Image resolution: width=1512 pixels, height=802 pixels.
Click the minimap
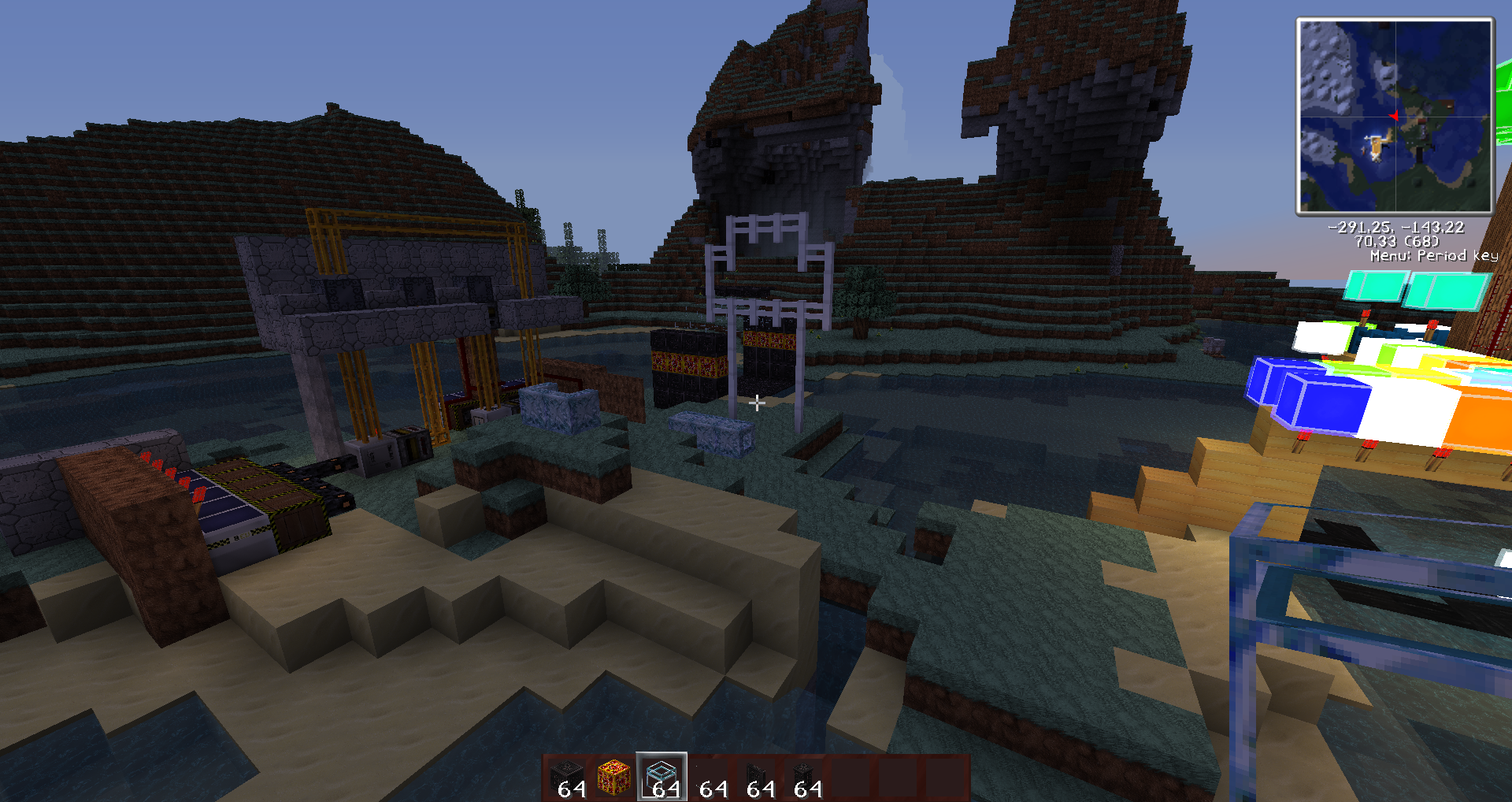coord(1395,117)
